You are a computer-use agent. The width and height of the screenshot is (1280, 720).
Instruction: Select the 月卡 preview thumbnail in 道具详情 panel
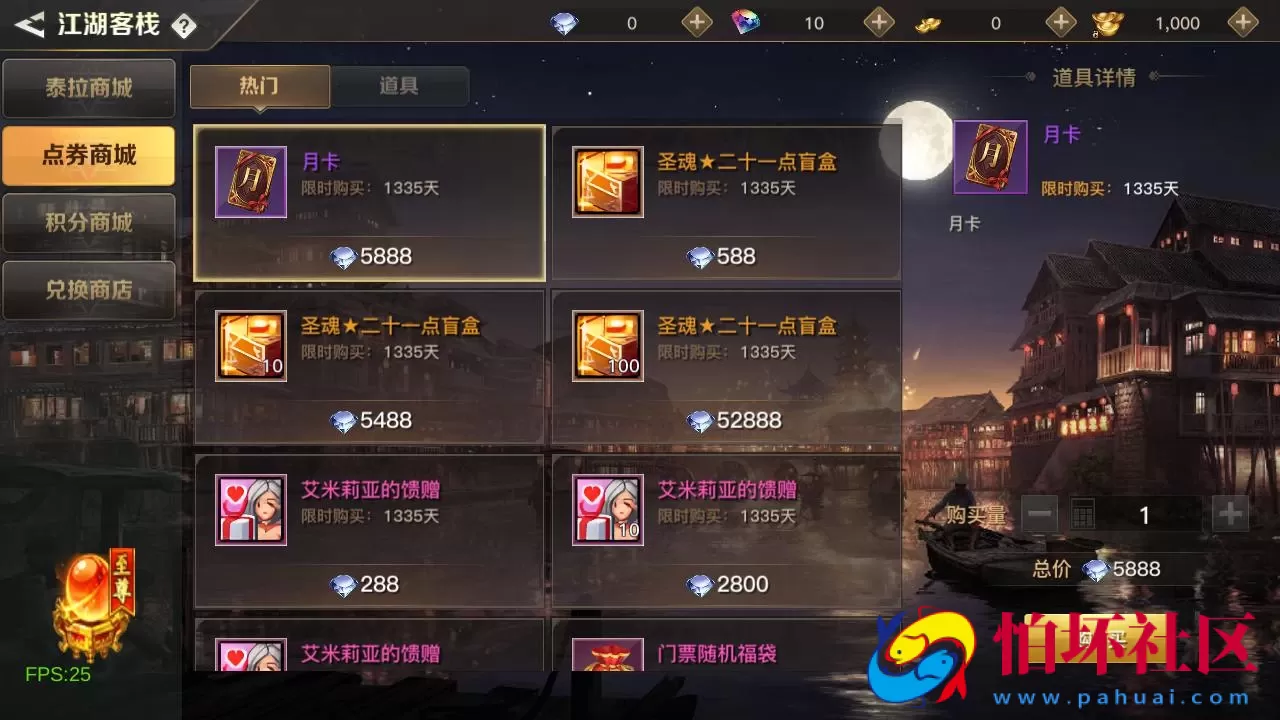989,157
